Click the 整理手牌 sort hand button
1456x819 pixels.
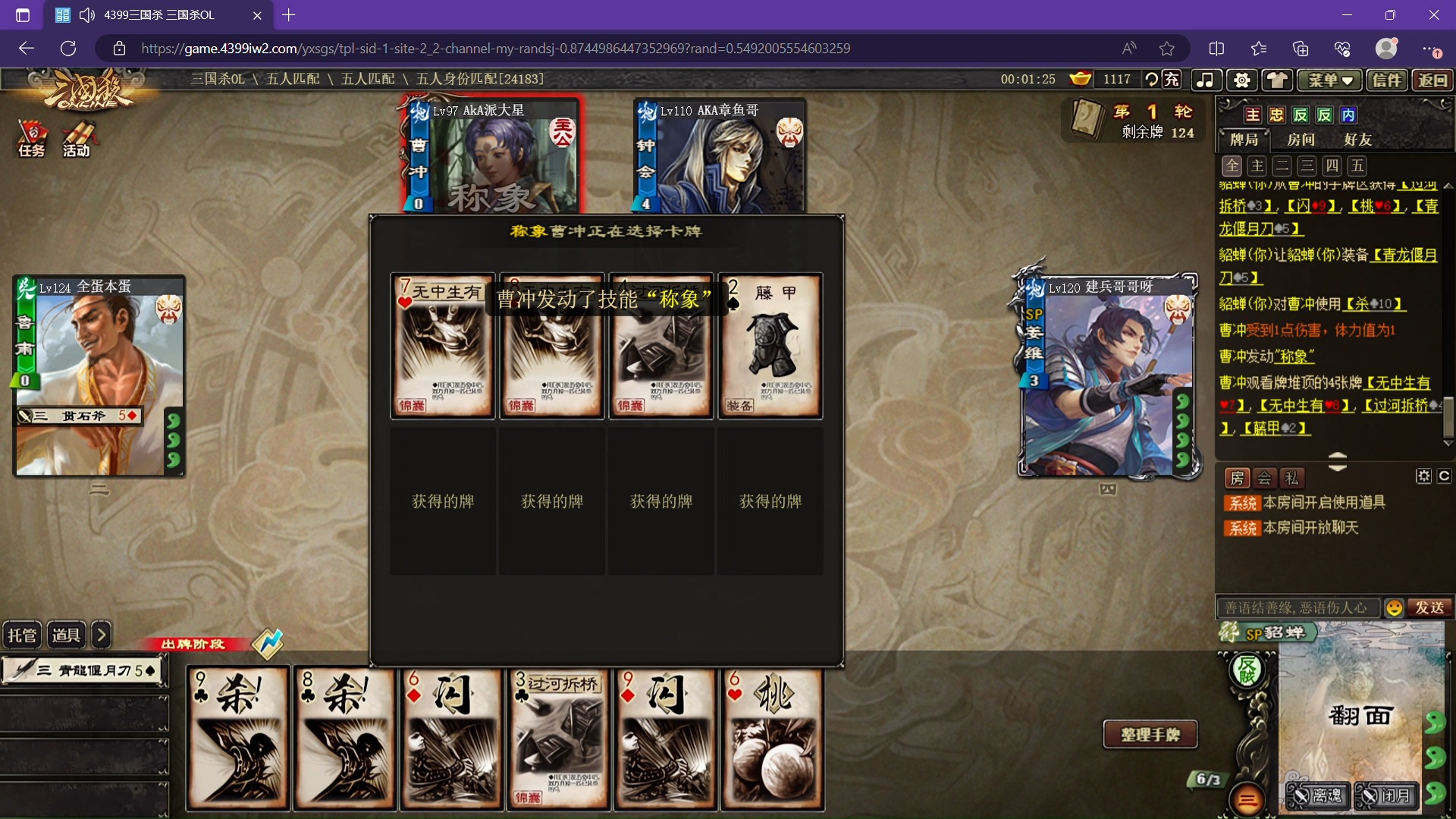coord(1150,734)
